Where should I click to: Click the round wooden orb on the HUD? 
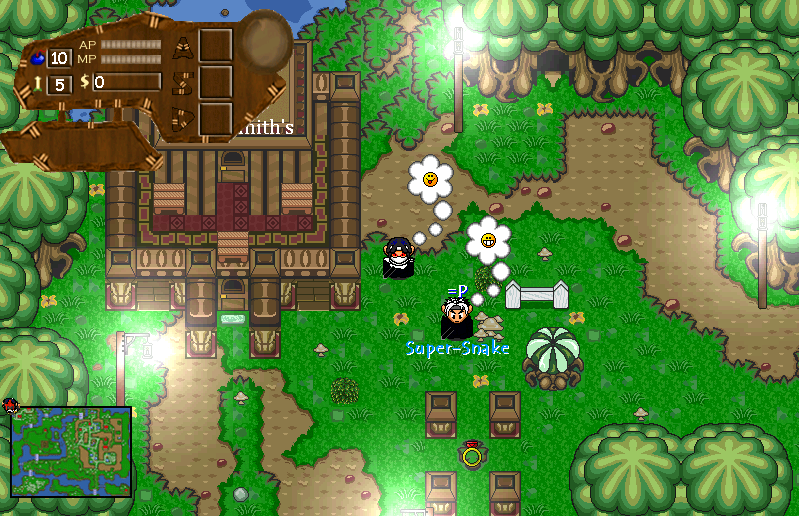(265, 41)
